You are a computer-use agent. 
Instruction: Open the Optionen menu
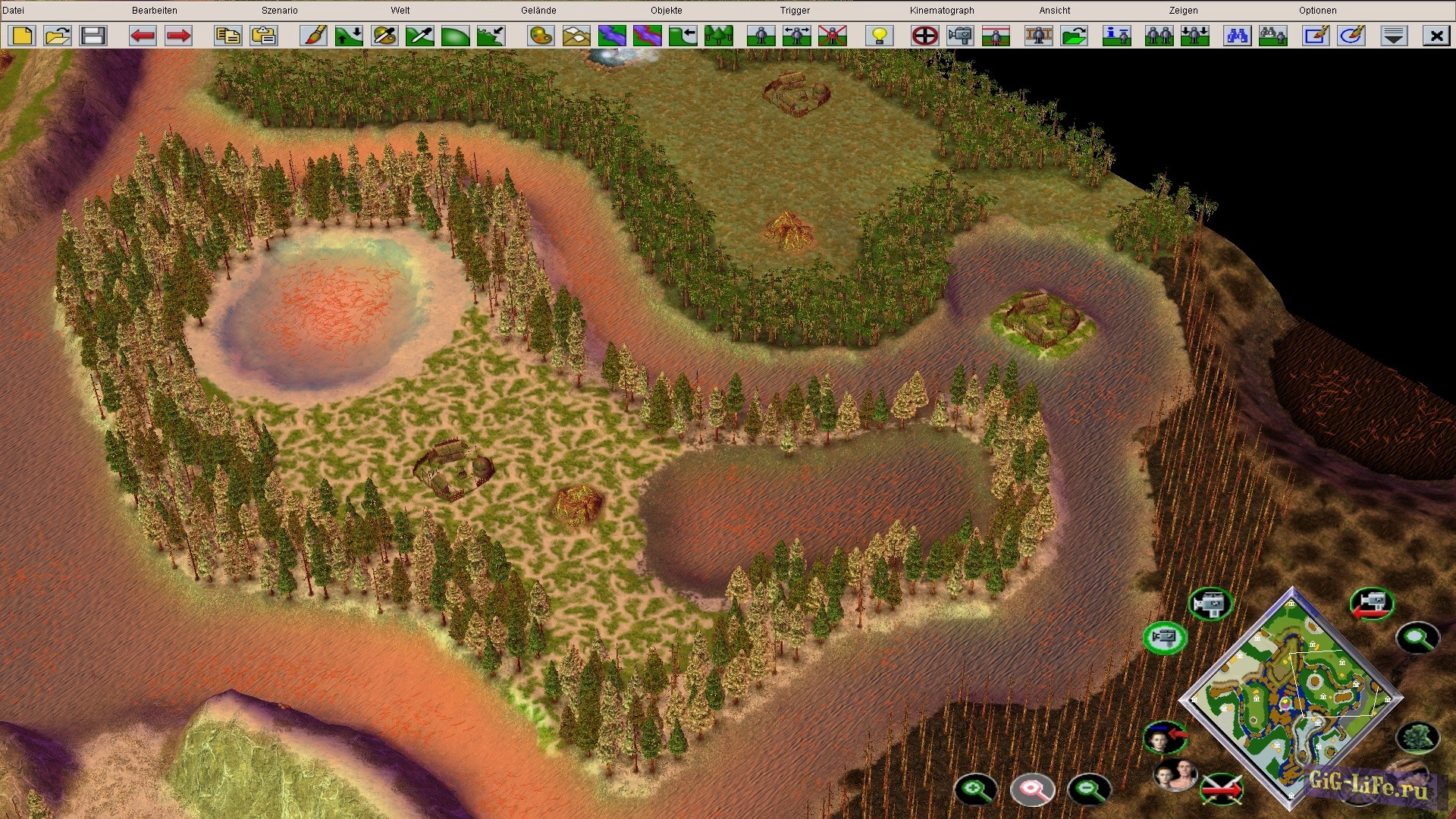point(1317,11)
